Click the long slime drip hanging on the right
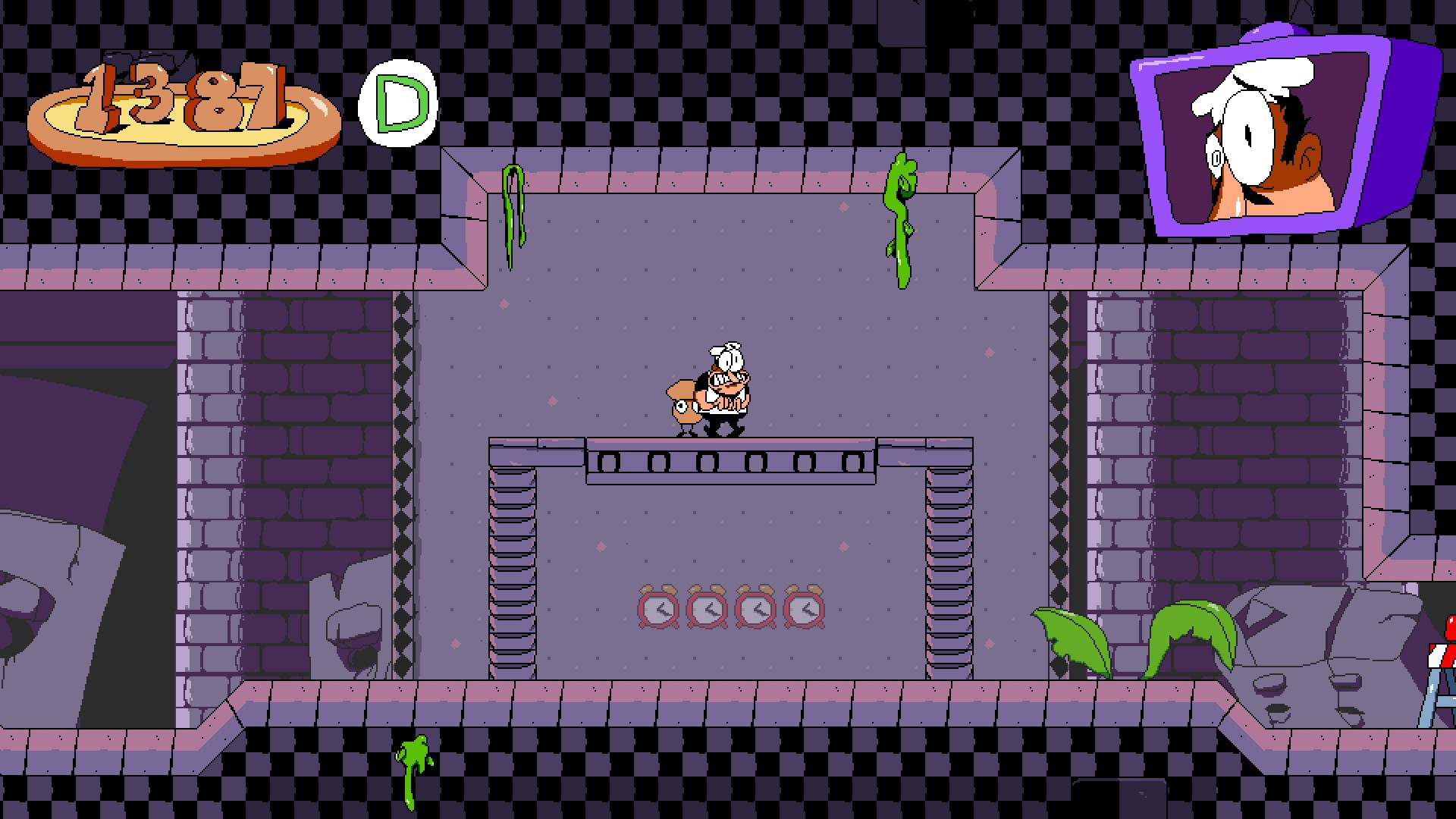Image resolution: width=1456 pixels, height=819 pixels. [x=899, y=220]
